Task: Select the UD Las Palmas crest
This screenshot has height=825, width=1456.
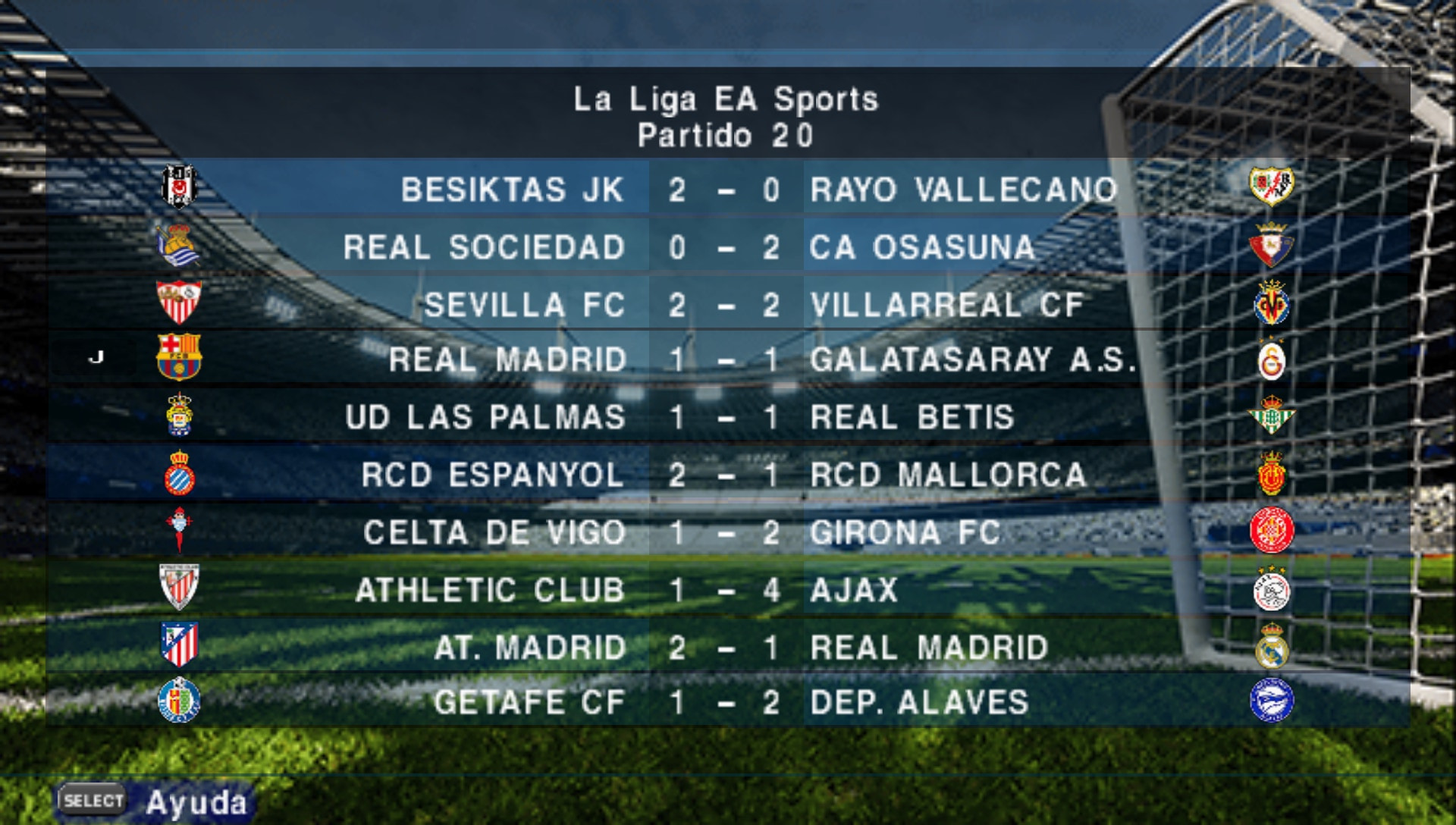Action: point(180,417)
